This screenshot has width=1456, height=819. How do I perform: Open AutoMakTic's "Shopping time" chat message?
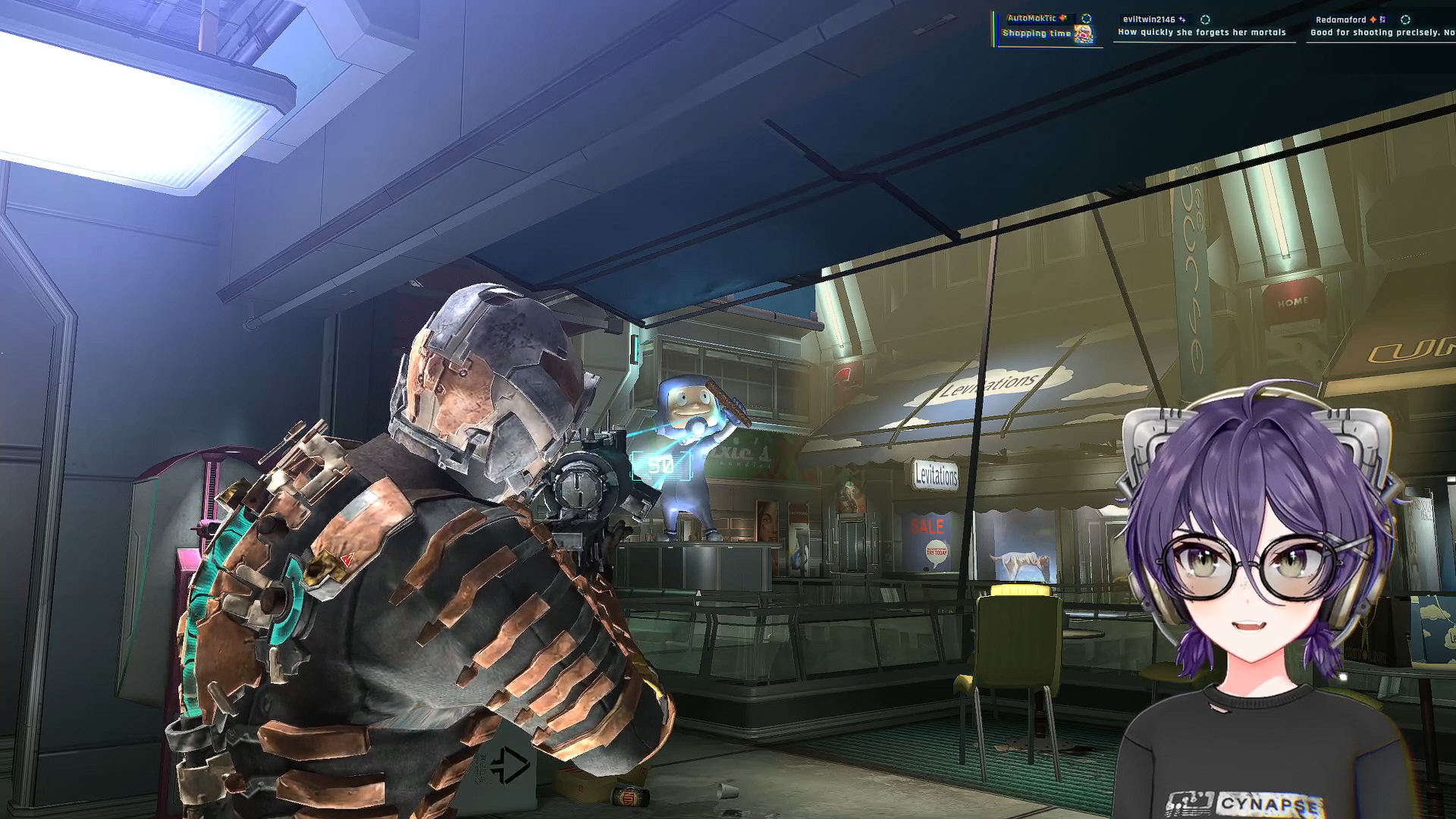point(1037,33)
